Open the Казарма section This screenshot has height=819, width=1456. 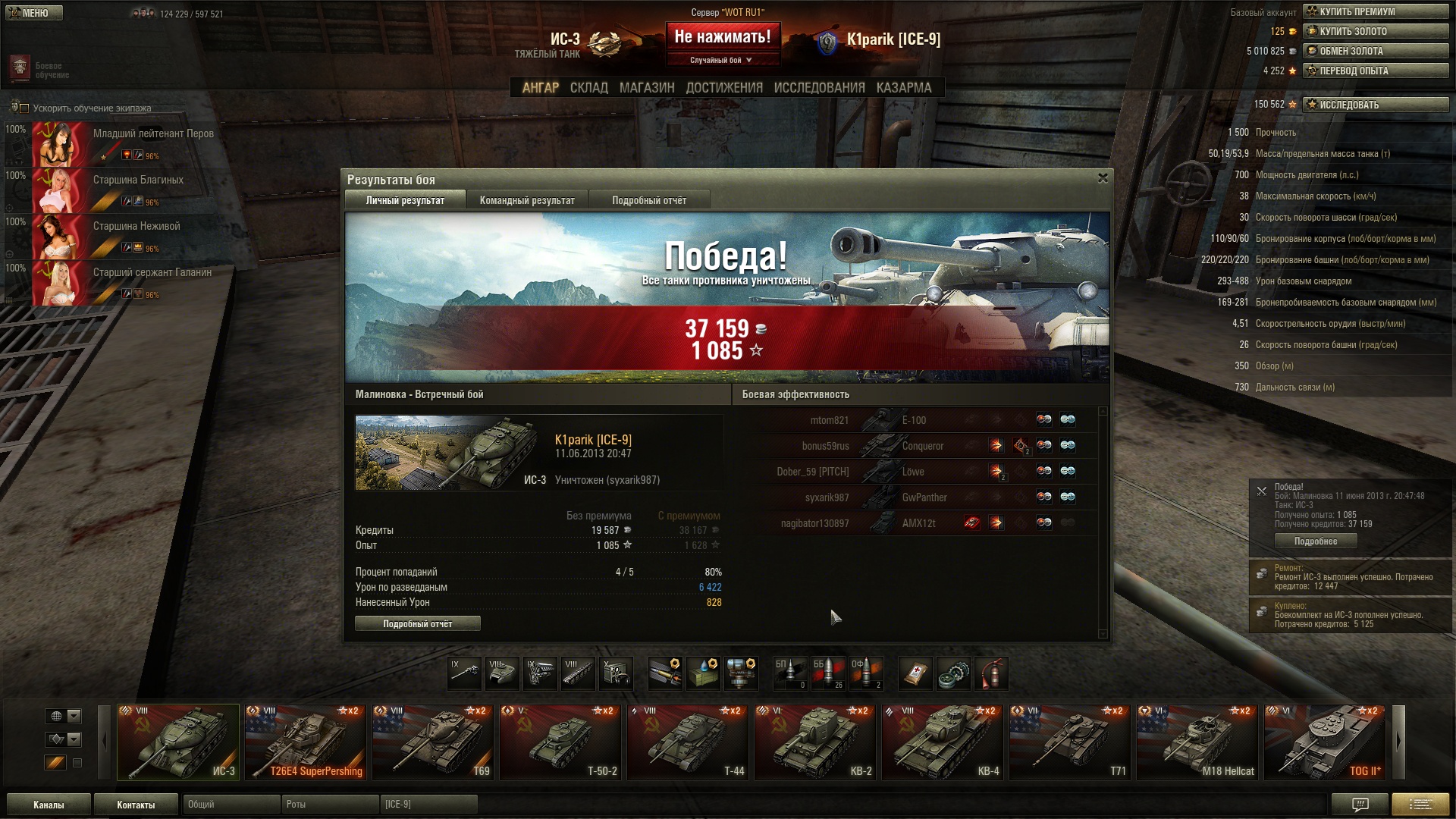pyautogui.click(x=903, y=88)
